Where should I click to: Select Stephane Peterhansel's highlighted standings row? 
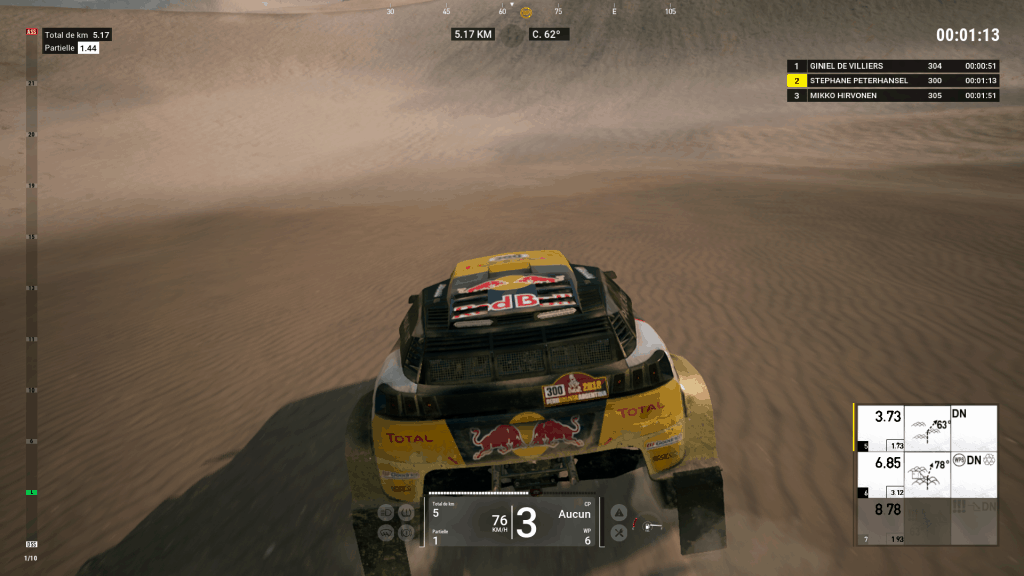894,81
